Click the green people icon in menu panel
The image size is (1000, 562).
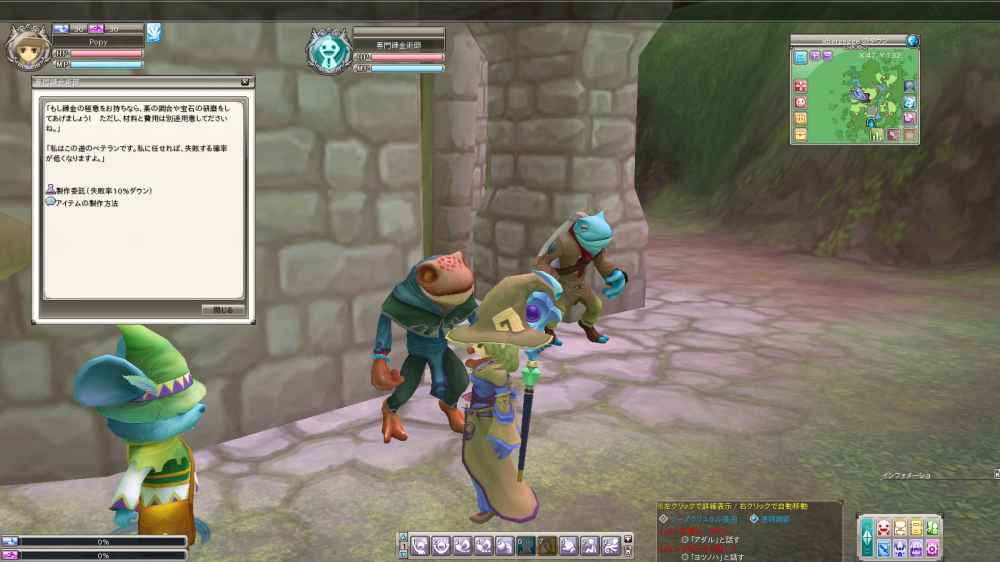pos(932,528)
